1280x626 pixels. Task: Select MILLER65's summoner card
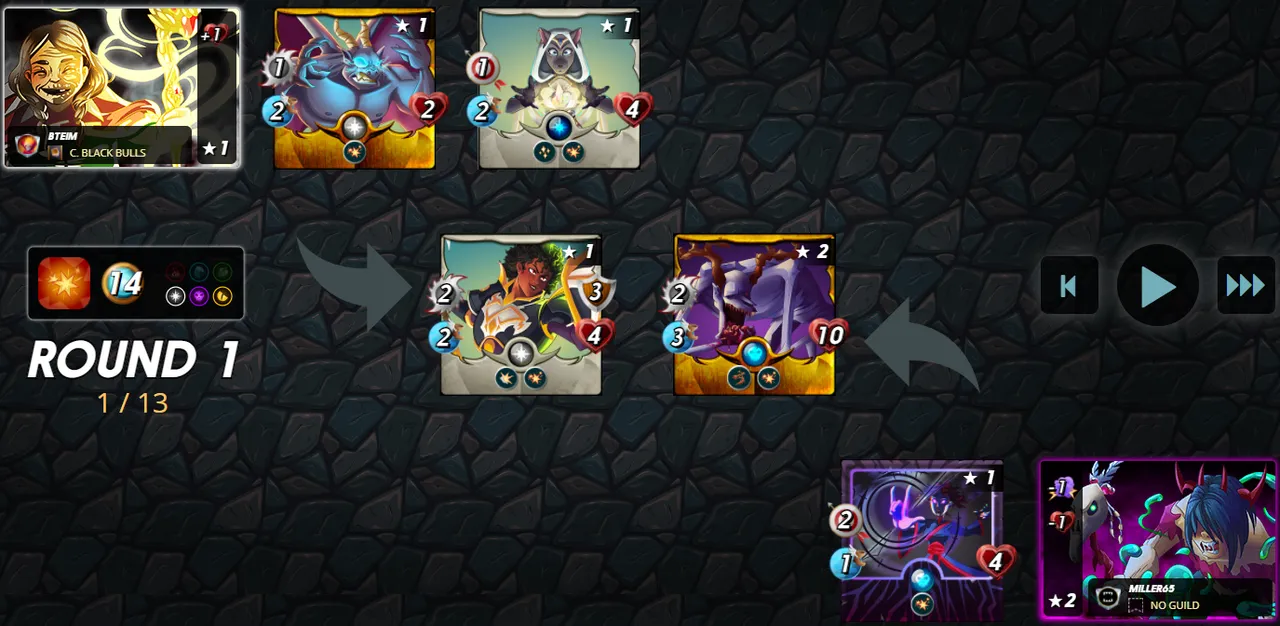point(1157,540)
